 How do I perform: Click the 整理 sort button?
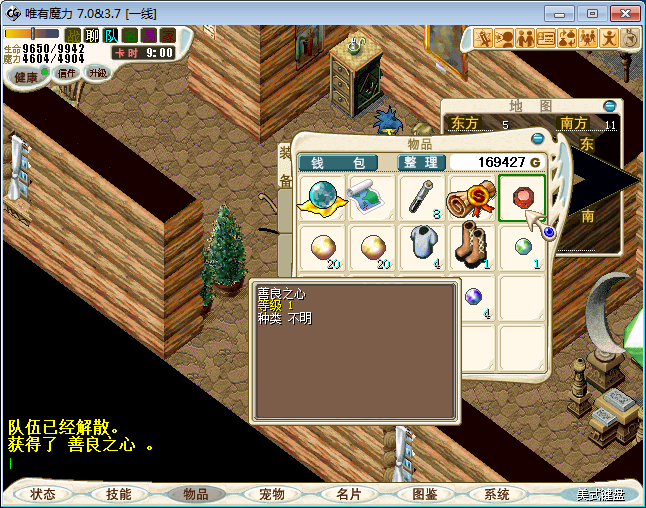click(420, 163)
